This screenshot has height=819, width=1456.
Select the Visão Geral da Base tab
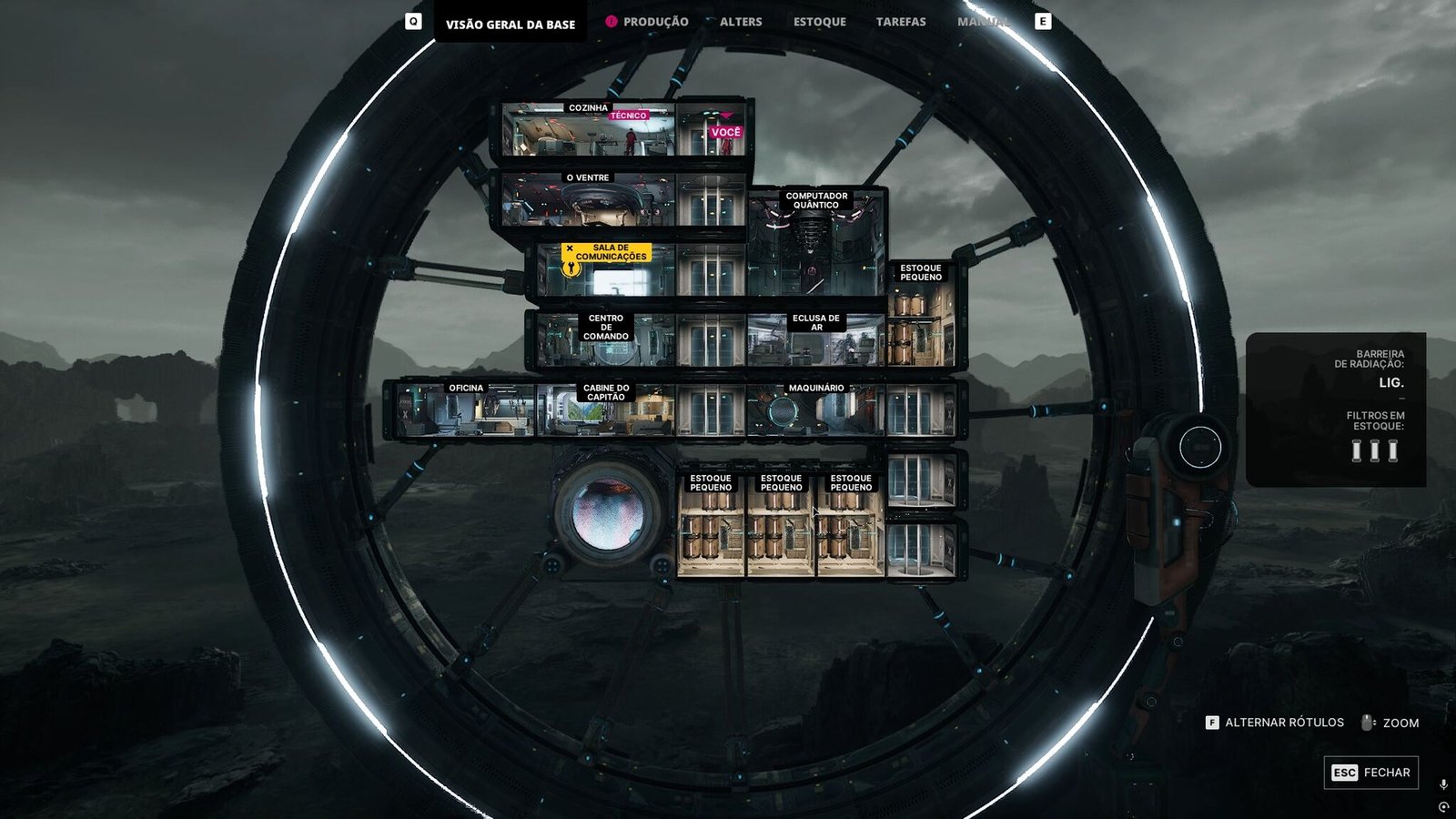pyautogui.click(x=510, y=25)
